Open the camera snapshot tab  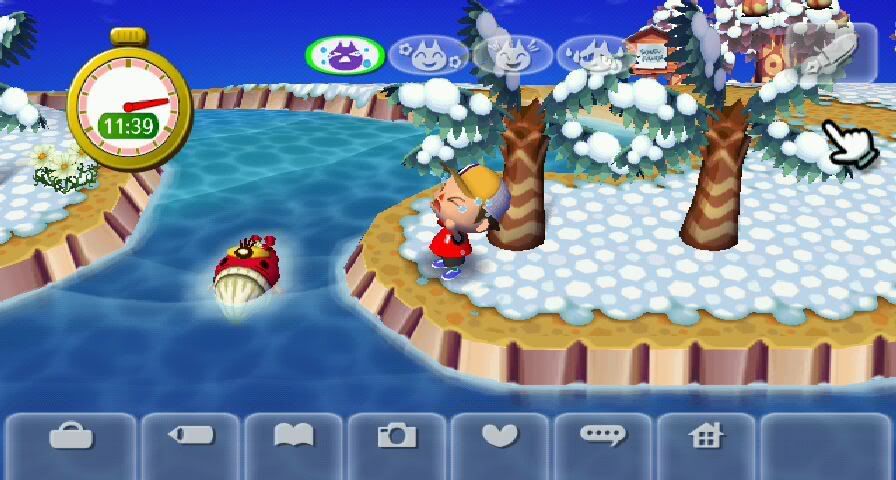397,437
